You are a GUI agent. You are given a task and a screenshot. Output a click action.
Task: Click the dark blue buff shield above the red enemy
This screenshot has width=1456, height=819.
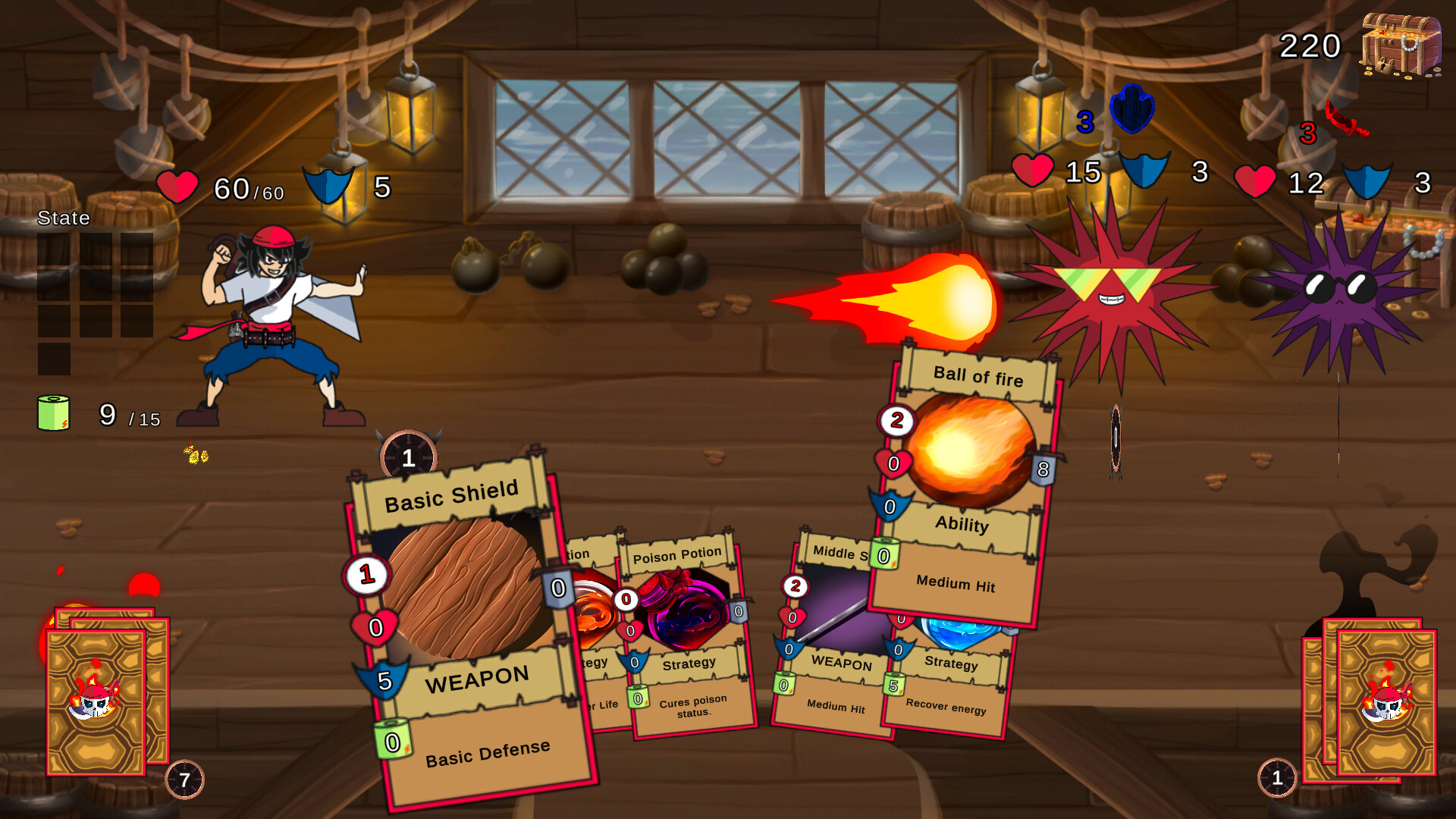1131,108
